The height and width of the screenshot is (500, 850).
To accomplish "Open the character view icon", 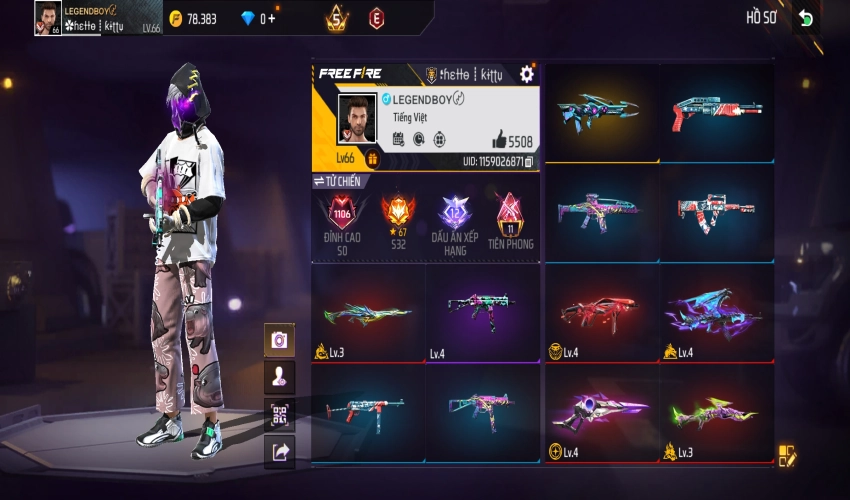I will tap(279, 377).
